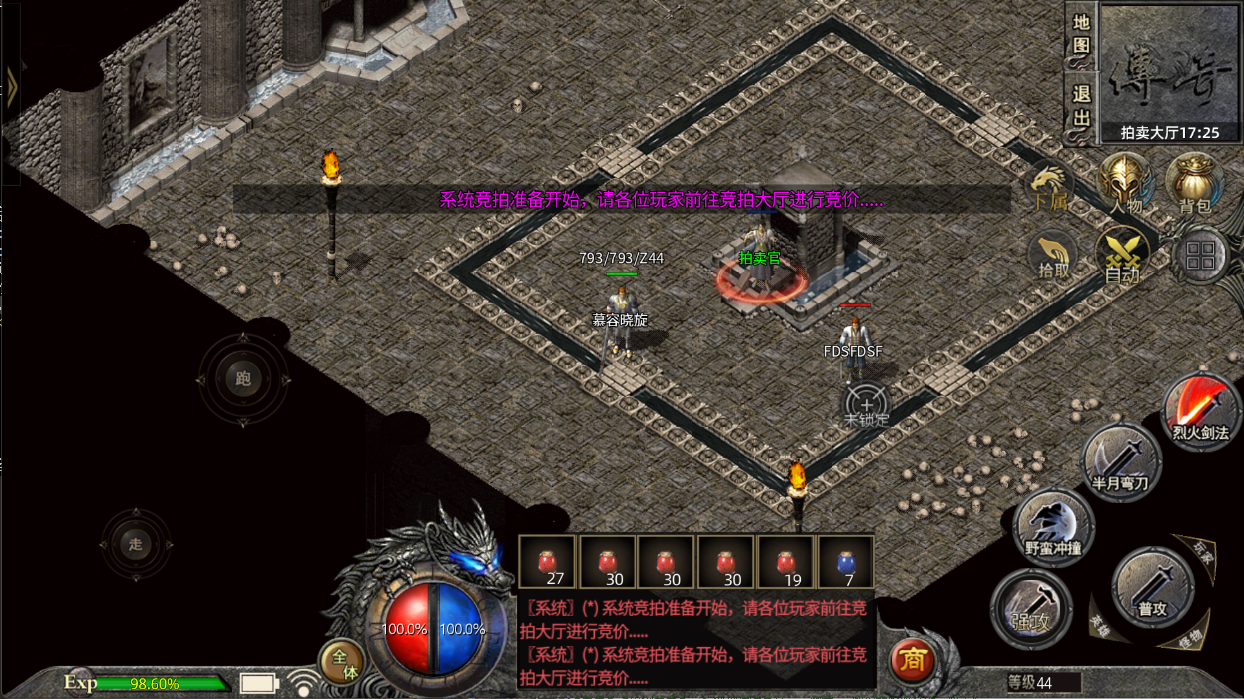This screenshot has height=699, width=1244.
Task: Cast the 野蛮冲撞 charge skill
Action: [1054, 527]
